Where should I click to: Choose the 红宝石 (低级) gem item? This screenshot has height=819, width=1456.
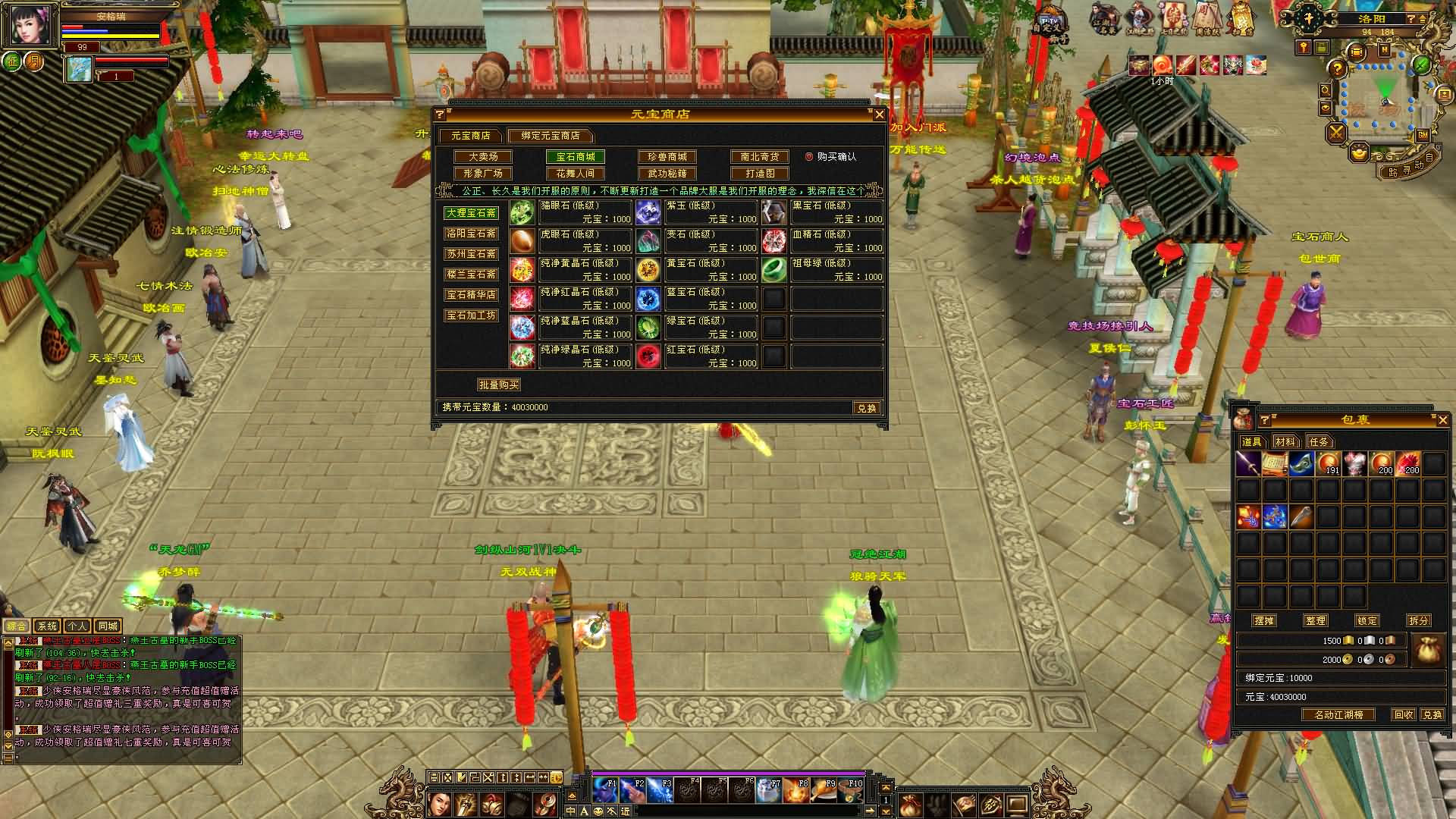(697, 356)
